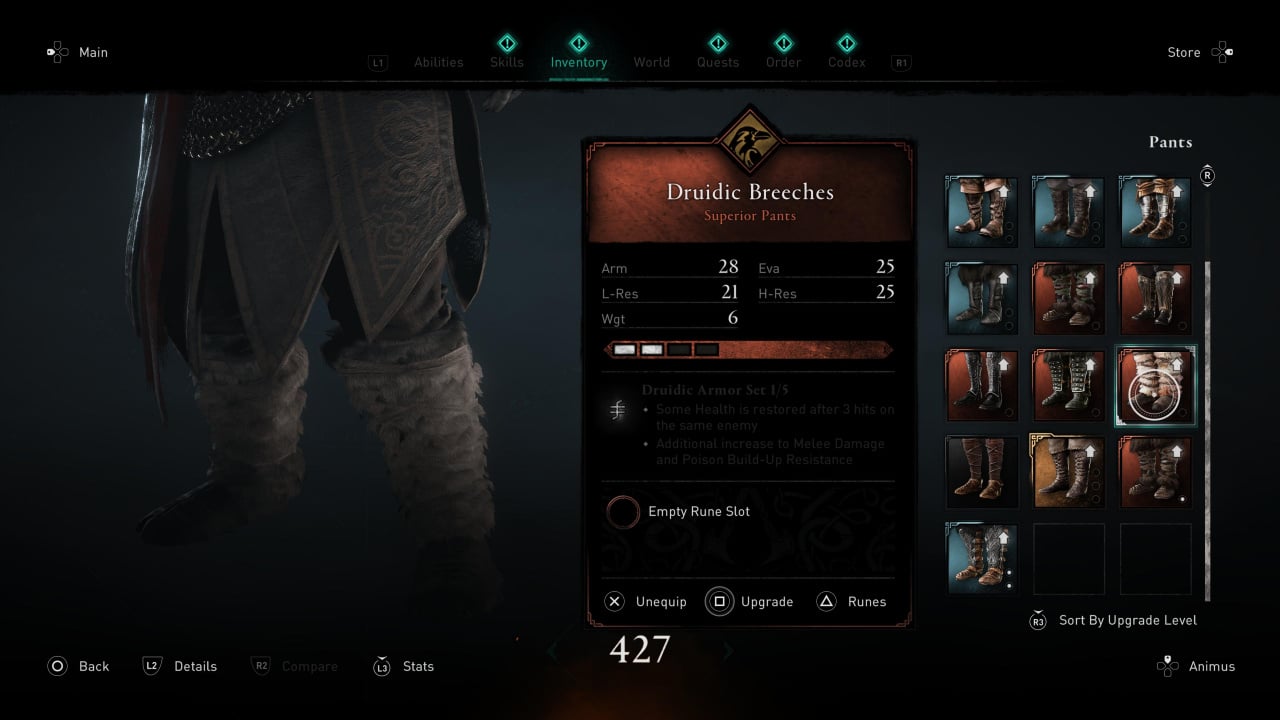
Task: Open the Quests tab
Action: click(x=718, y=62)
